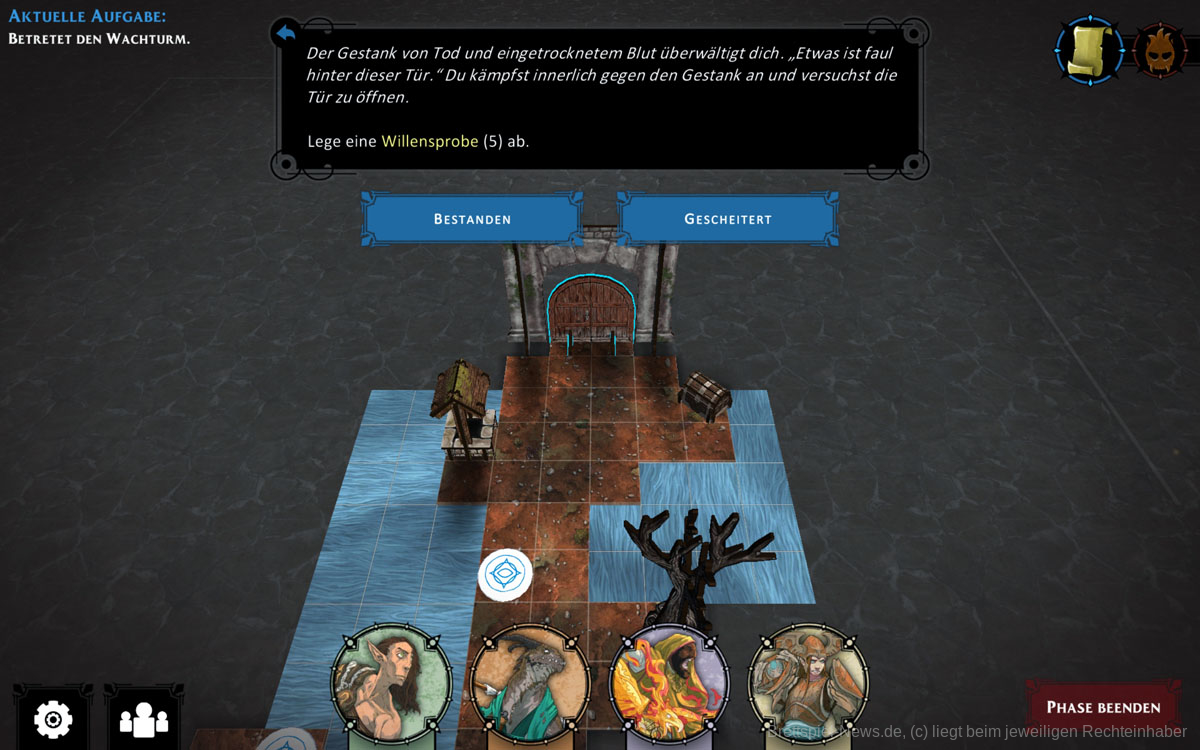Open the monster mask icon

(1161, 50)
